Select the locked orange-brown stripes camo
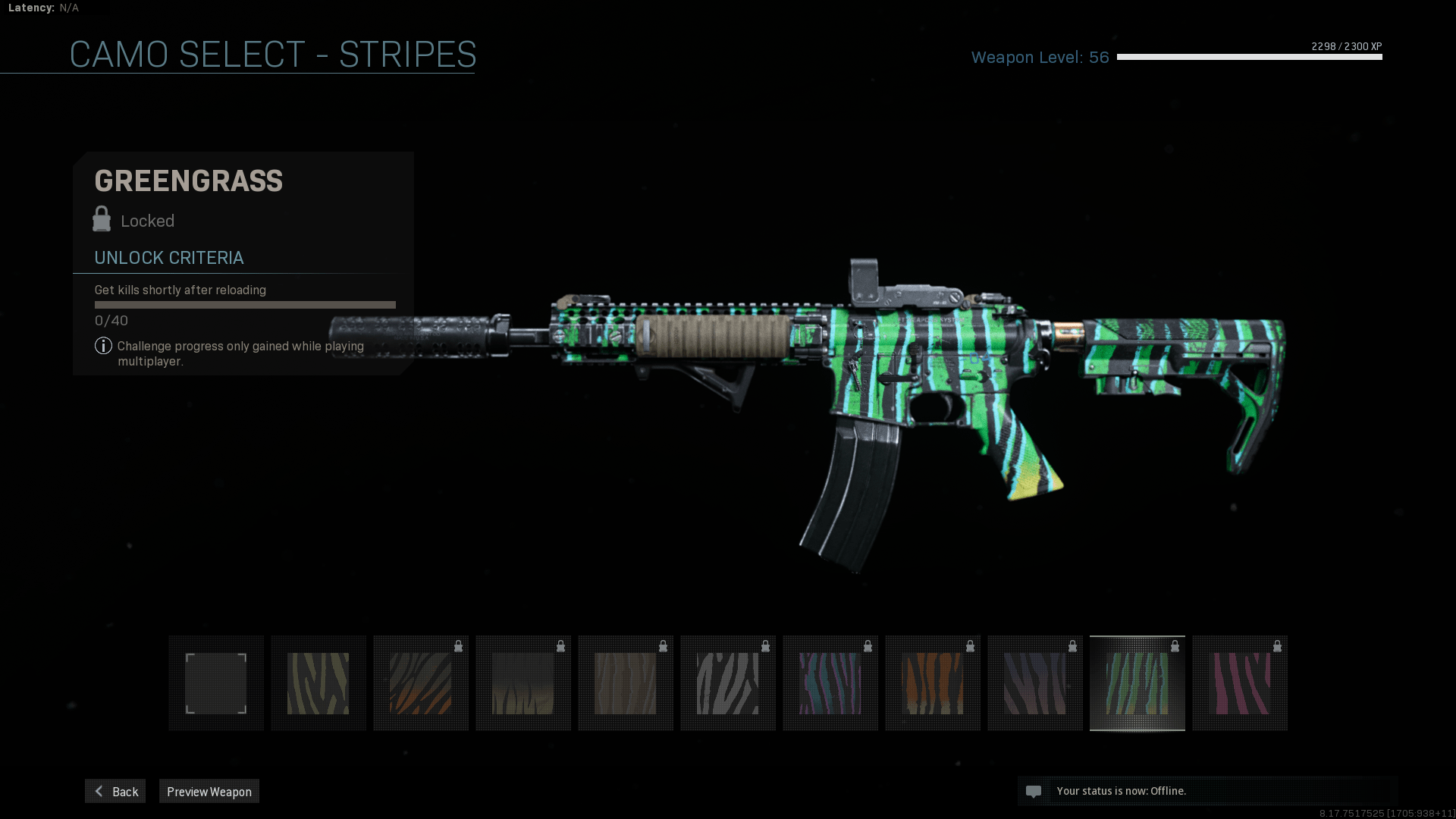The width and height of the screenshot is (1456, 819). pyautogui.click(x=421, y=683)
